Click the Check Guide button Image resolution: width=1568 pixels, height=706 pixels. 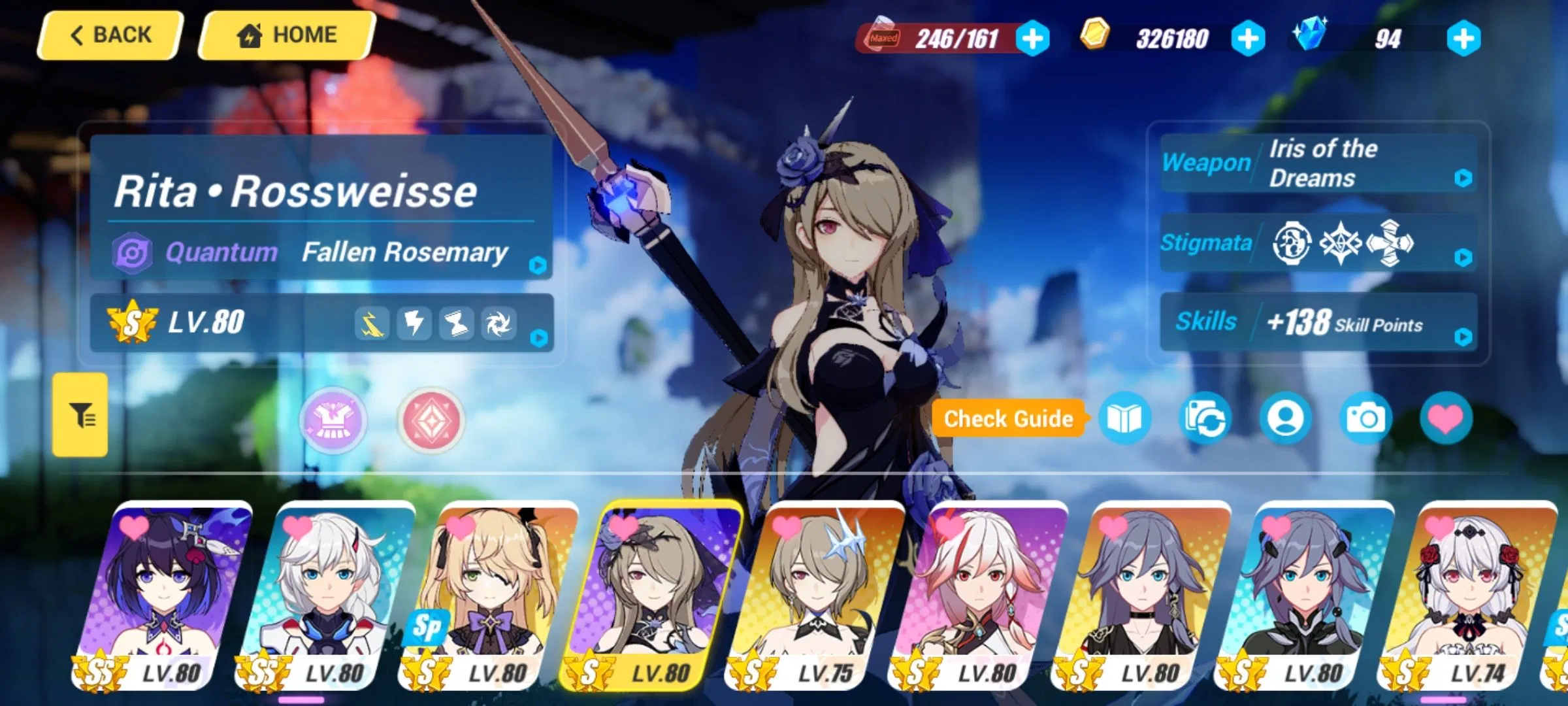pyautogui.click(x=1009, y=419)
